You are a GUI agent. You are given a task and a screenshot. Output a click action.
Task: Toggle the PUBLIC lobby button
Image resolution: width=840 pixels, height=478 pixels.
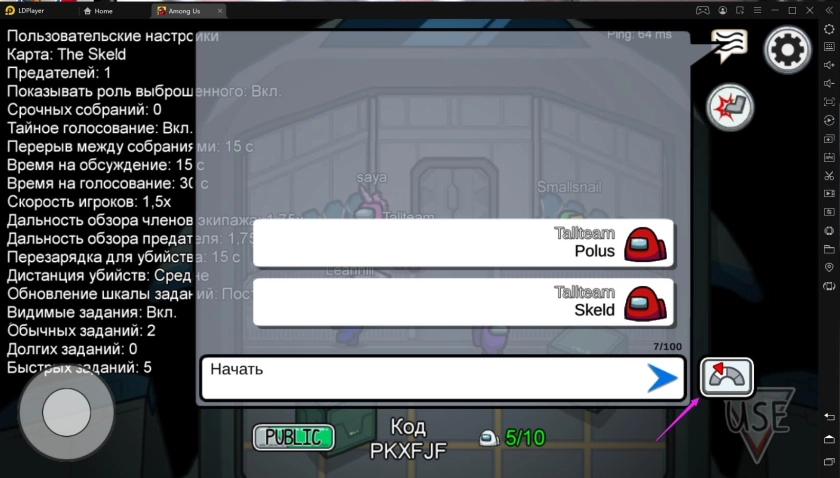[293, 437]
